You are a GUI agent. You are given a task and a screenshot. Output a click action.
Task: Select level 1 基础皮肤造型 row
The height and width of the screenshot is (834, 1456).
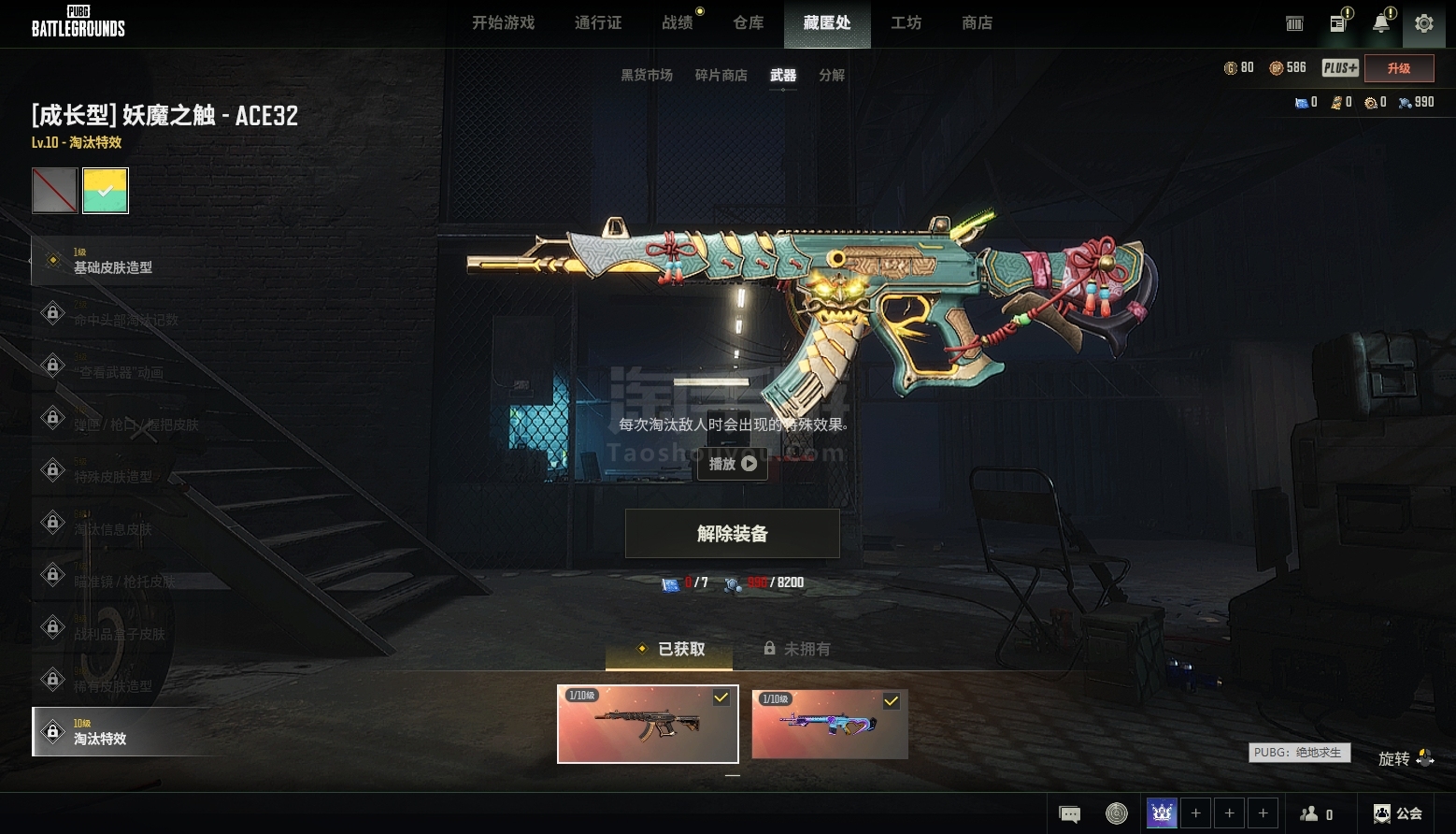coord(121,261)
